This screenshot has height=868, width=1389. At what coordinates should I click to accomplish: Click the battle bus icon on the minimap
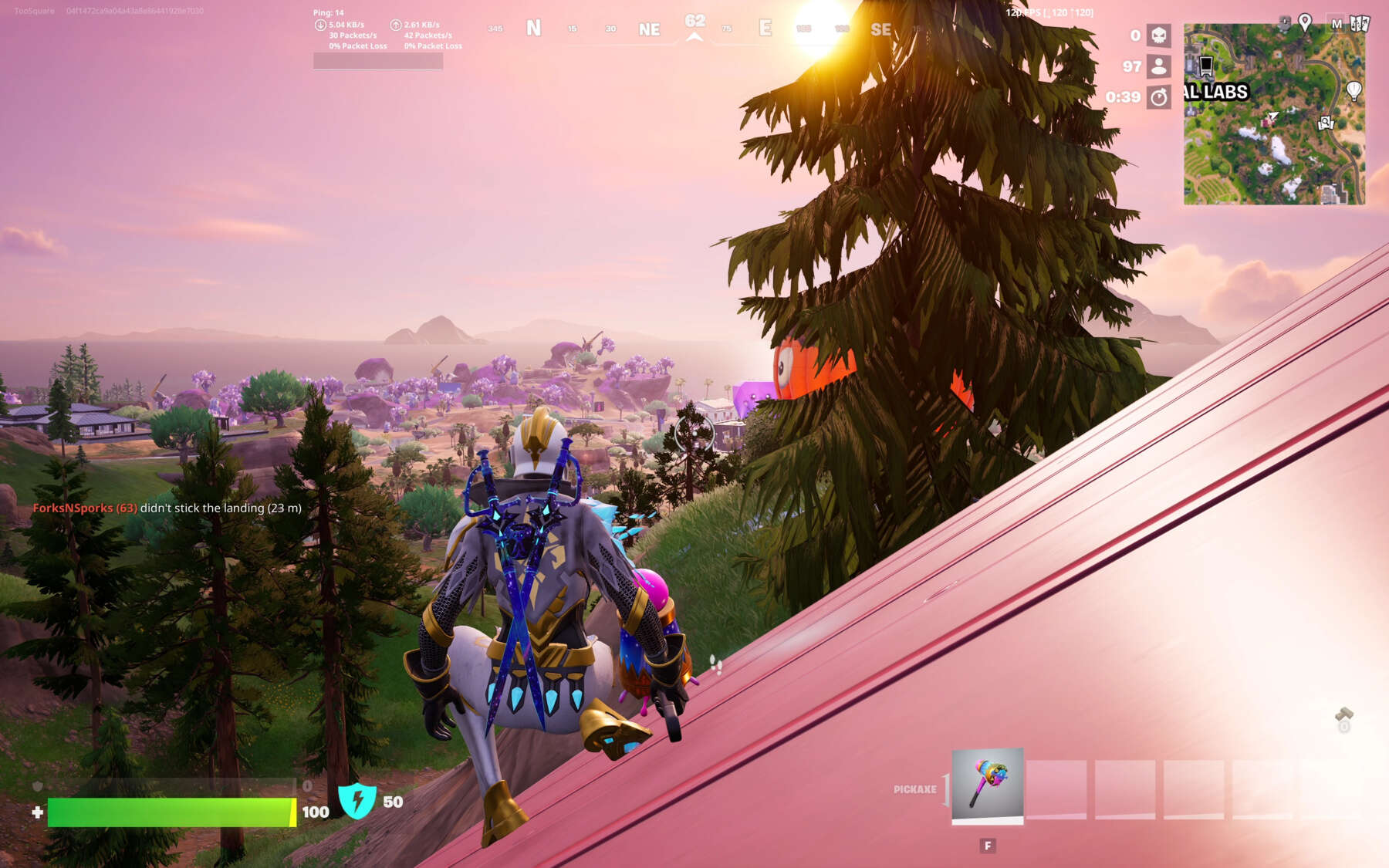point(1205,66)
